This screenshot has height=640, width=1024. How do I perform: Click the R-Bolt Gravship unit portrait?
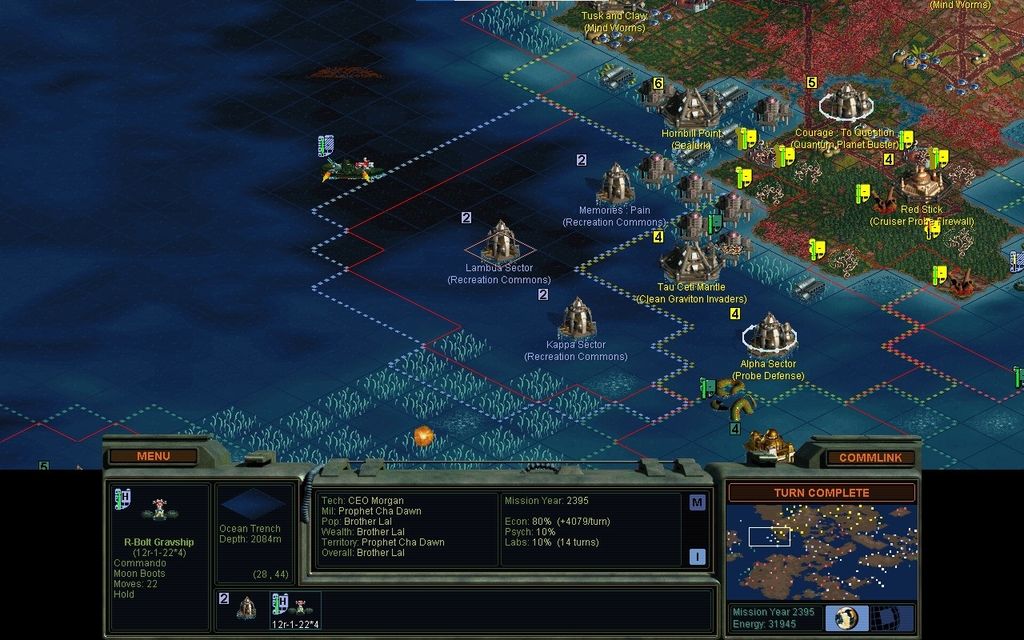158,511
